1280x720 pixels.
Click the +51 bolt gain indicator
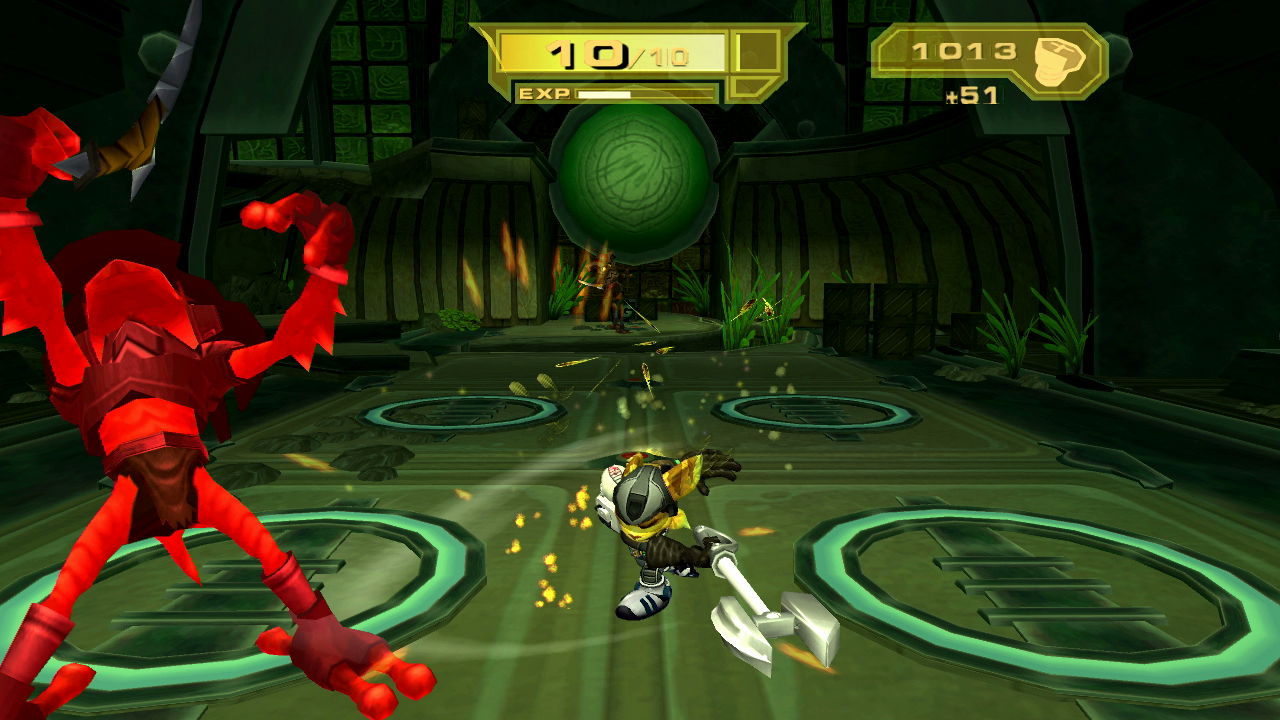coord(975,93)
